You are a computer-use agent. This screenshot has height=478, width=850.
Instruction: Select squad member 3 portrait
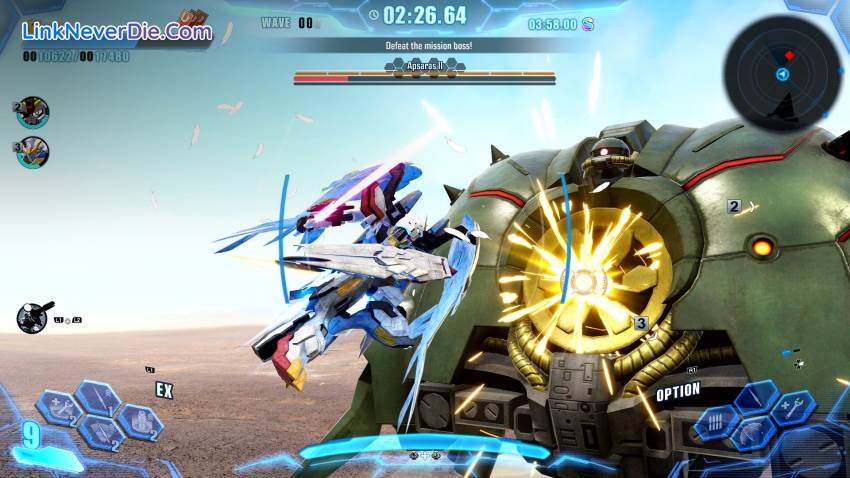pos(33,152)
